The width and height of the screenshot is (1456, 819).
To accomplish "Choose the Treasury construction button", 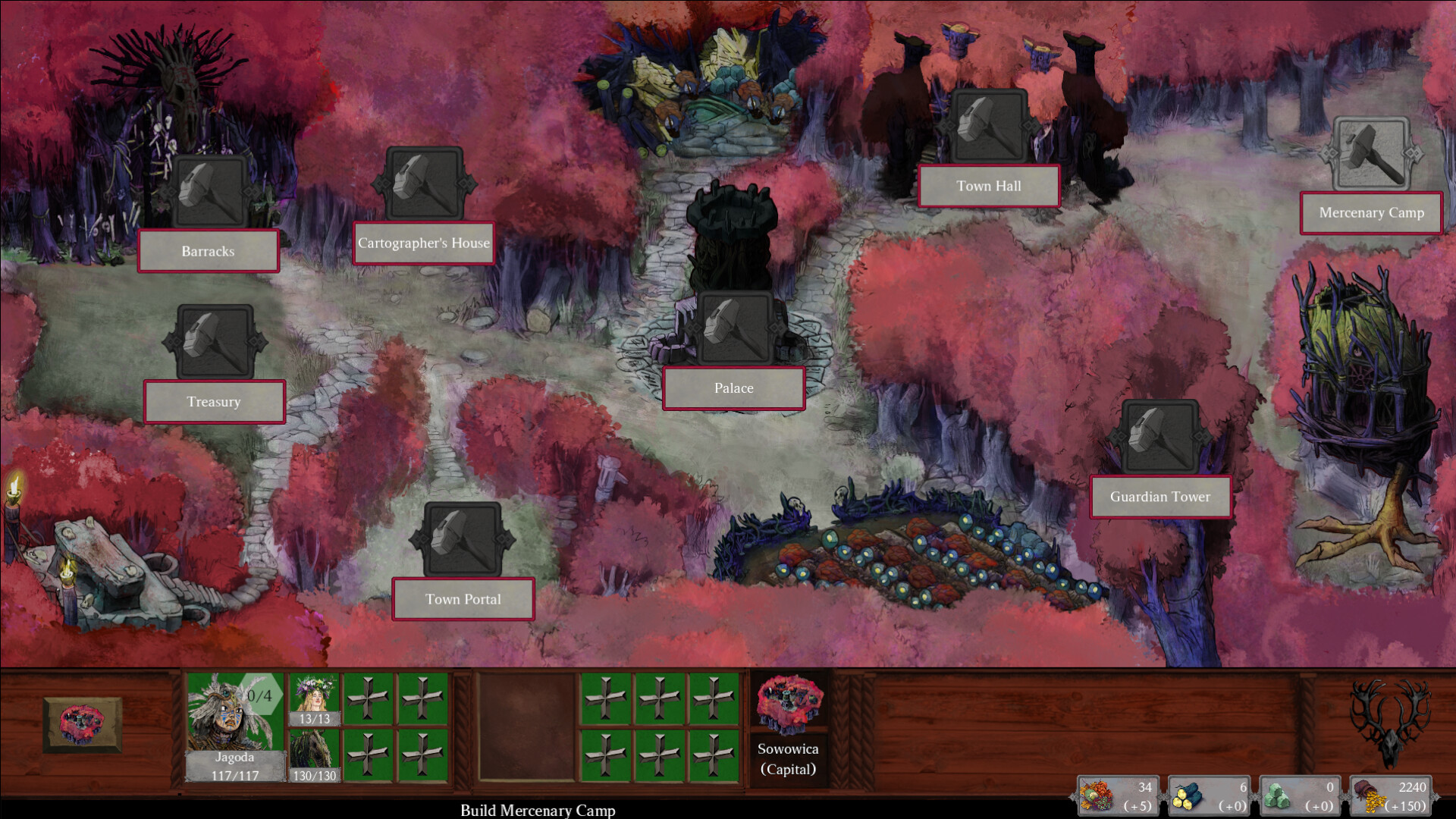I will tap(214, 401).
